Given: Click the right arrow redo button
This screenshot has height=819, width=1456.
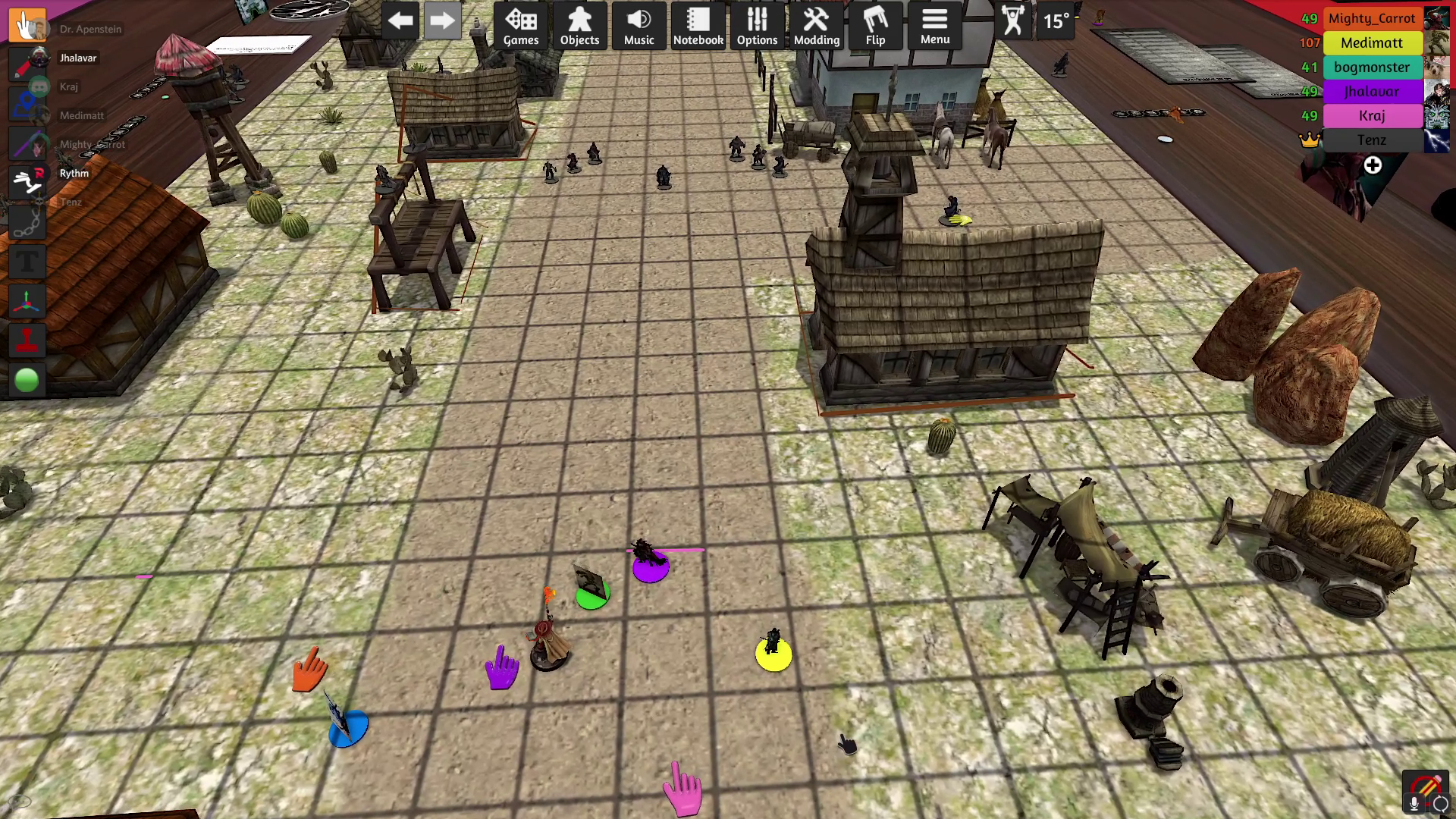Looking at the screenshot, I should point(442,21).
